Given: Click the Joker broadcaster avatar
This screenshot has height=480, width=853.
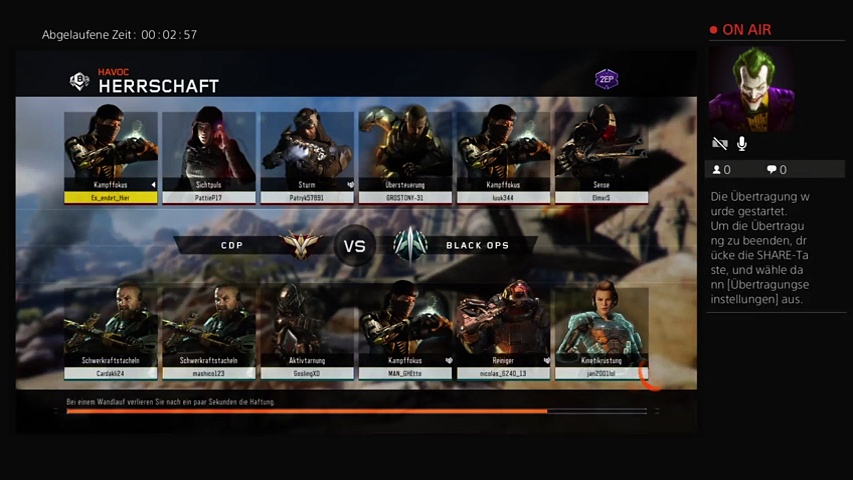Looking at the screenshot, I should click(x=751, y=89).
